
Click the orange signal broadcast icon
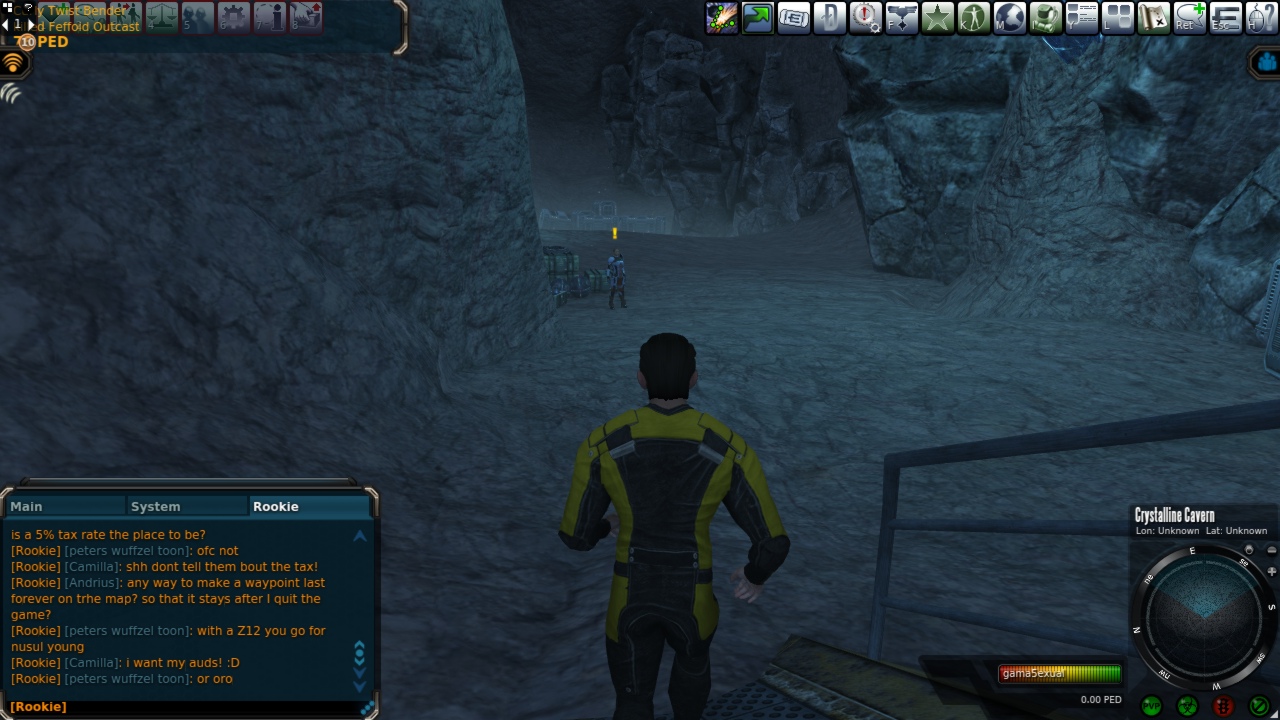click(x=13, y=63)
